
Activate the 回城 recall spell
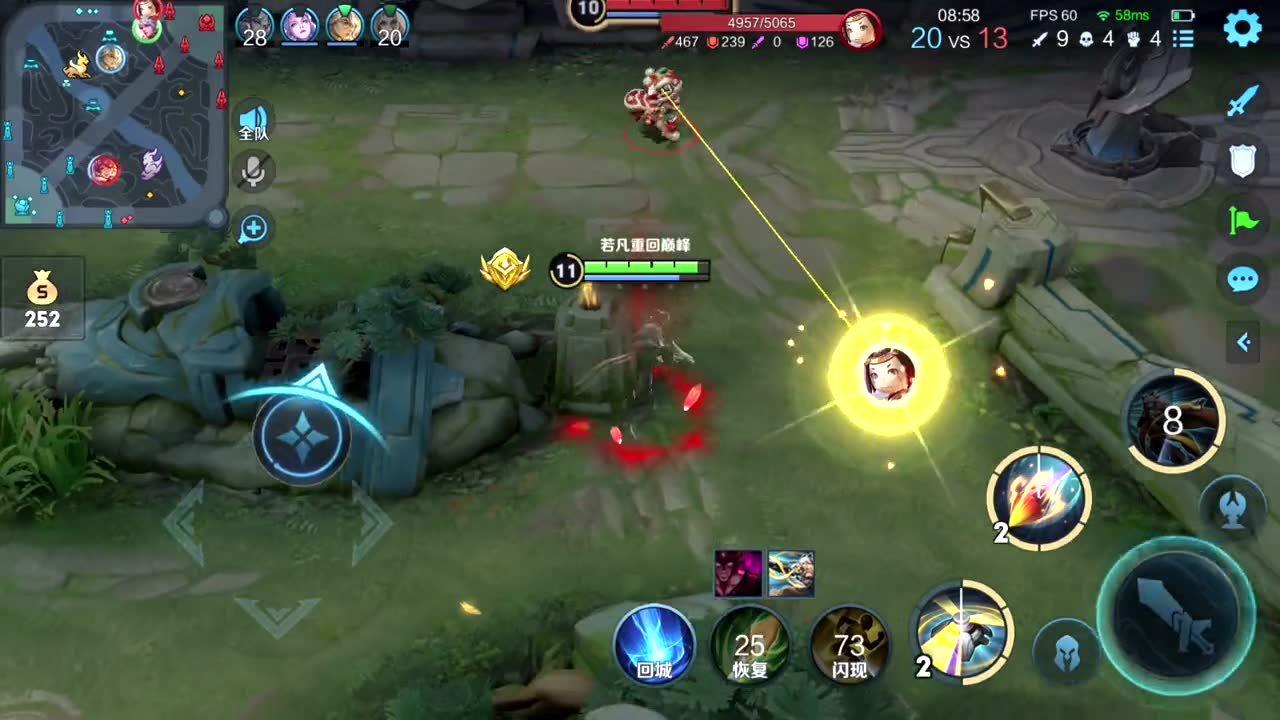coord(654,644)
